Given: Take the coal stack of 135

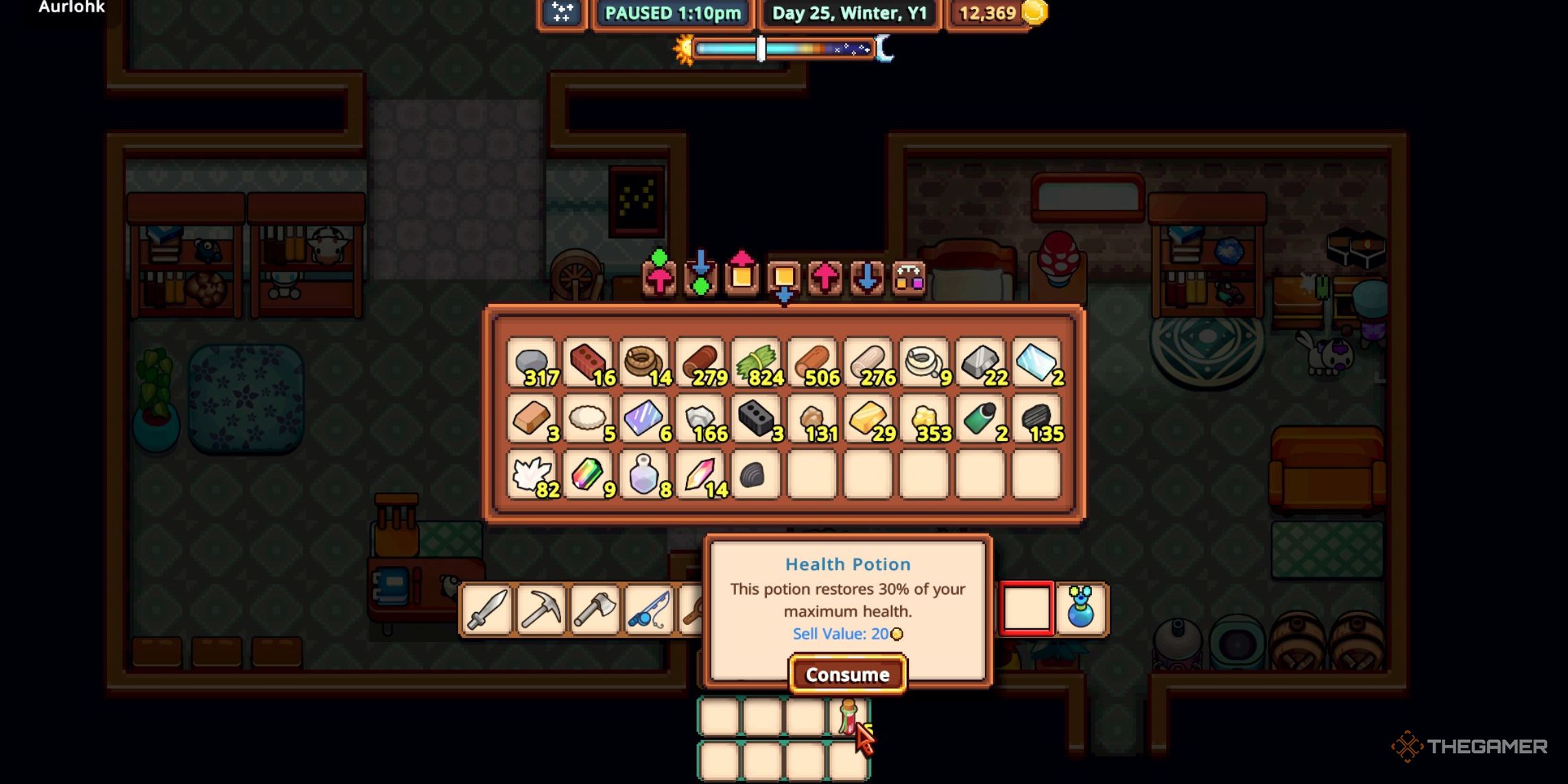Looking at the screenshot, I should tap(1036, 419).
